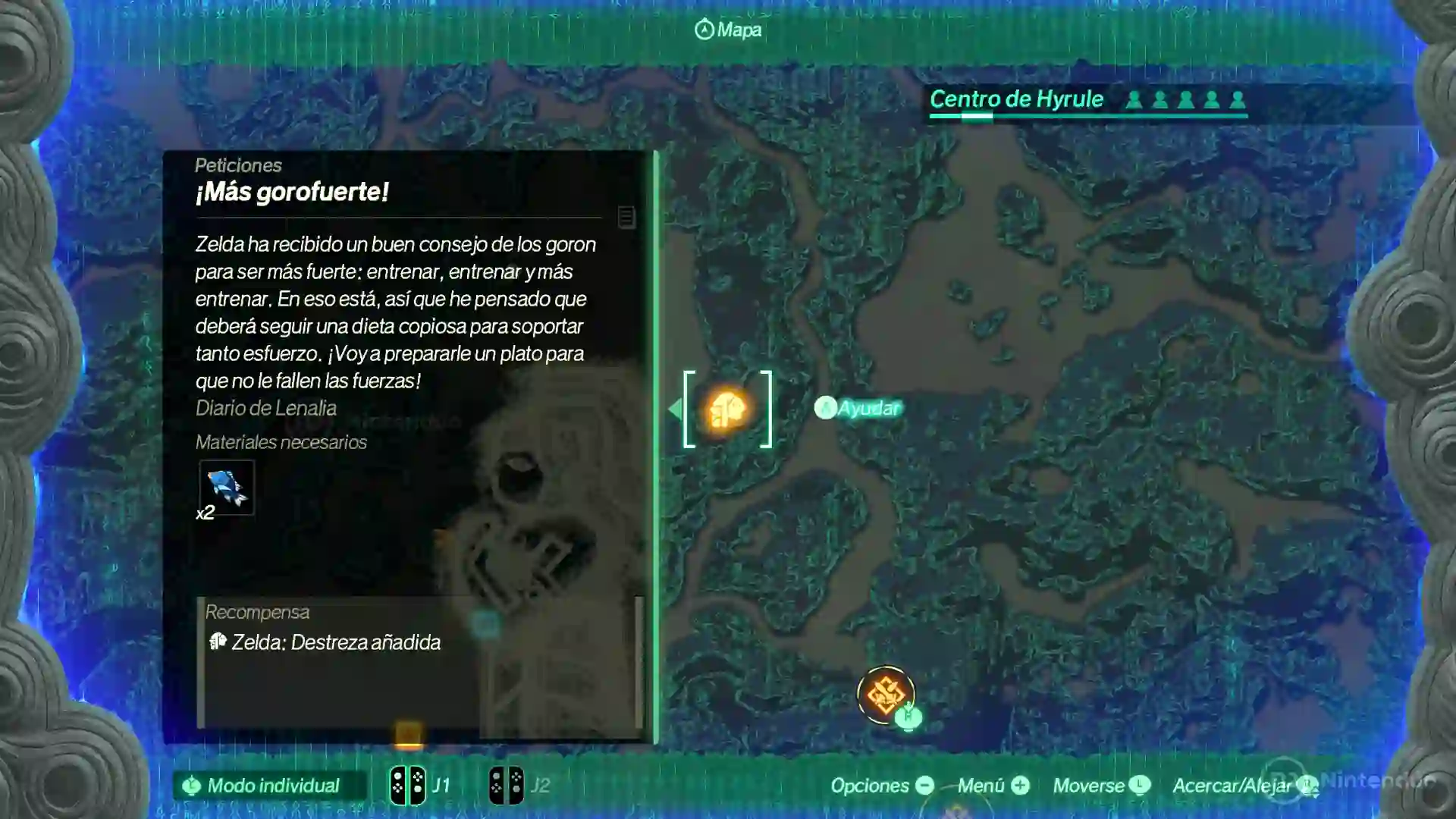
Task: Expand the left arrow beside the quest marker brackets
Action: [676, 409]
